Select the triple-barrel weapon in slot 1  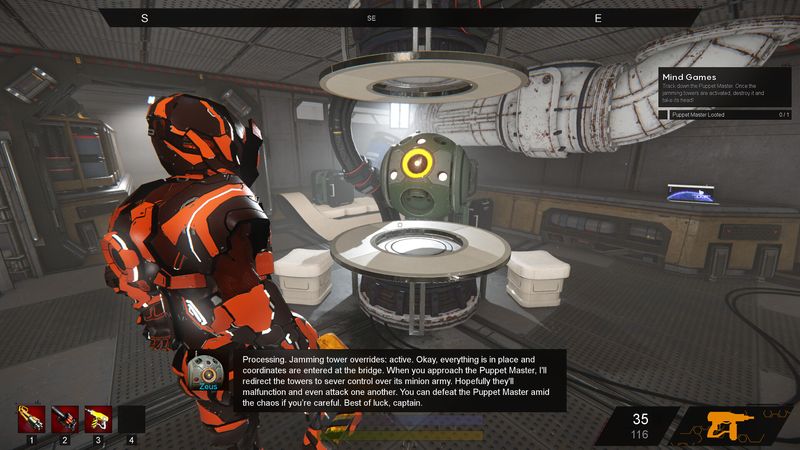[31, 417]
